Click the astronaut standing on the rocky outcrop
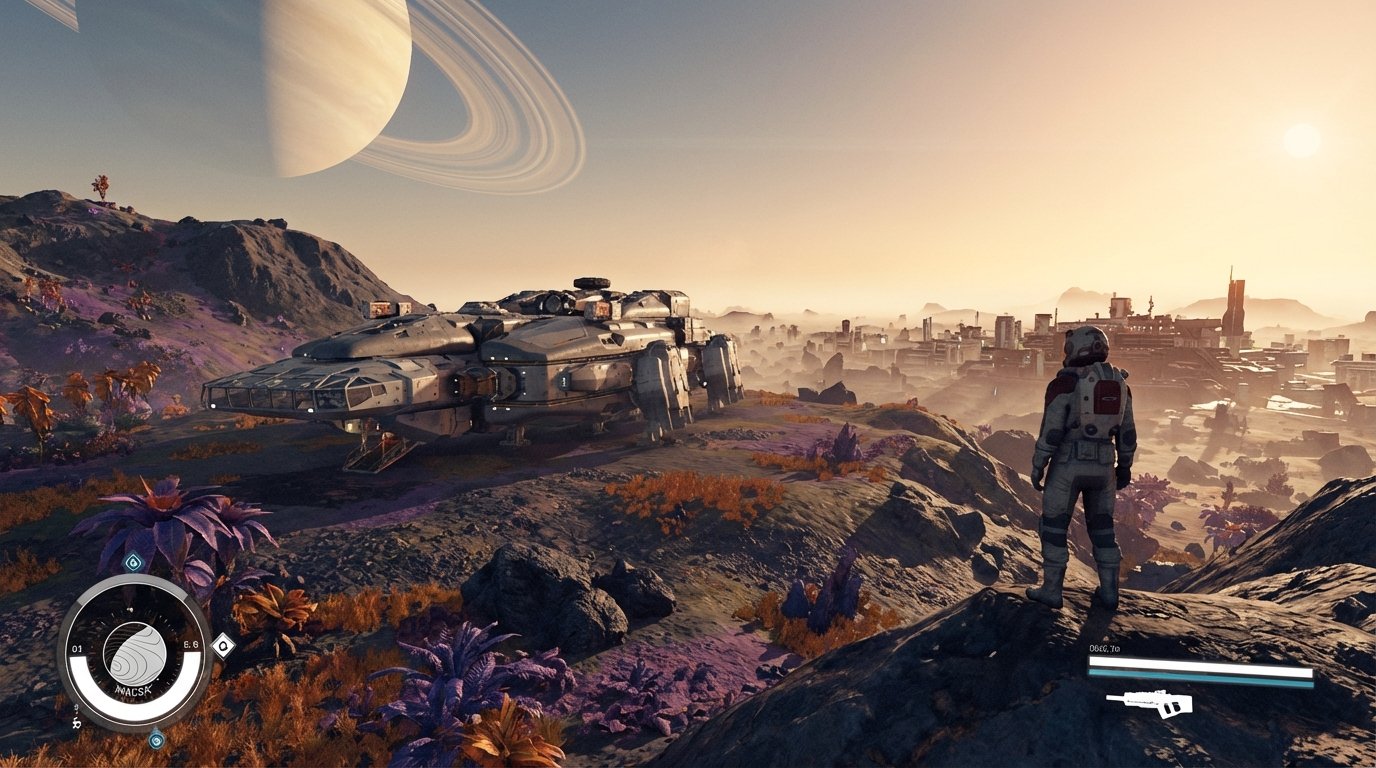This screenshot has height=768, width=1376. (1085, 470)
